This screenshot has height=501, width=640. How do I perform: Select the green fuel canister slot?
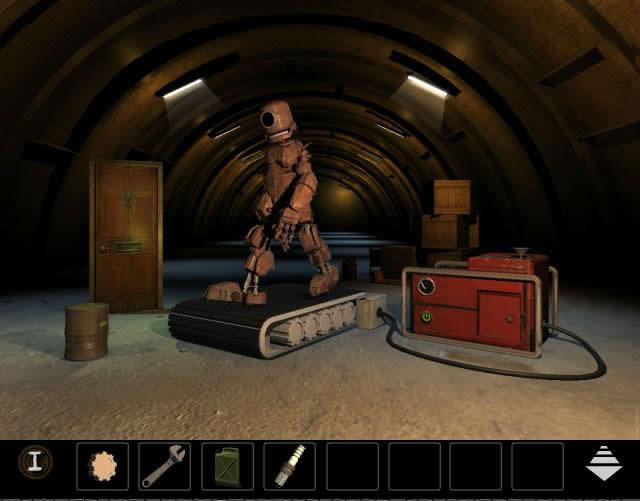point(226,466)
